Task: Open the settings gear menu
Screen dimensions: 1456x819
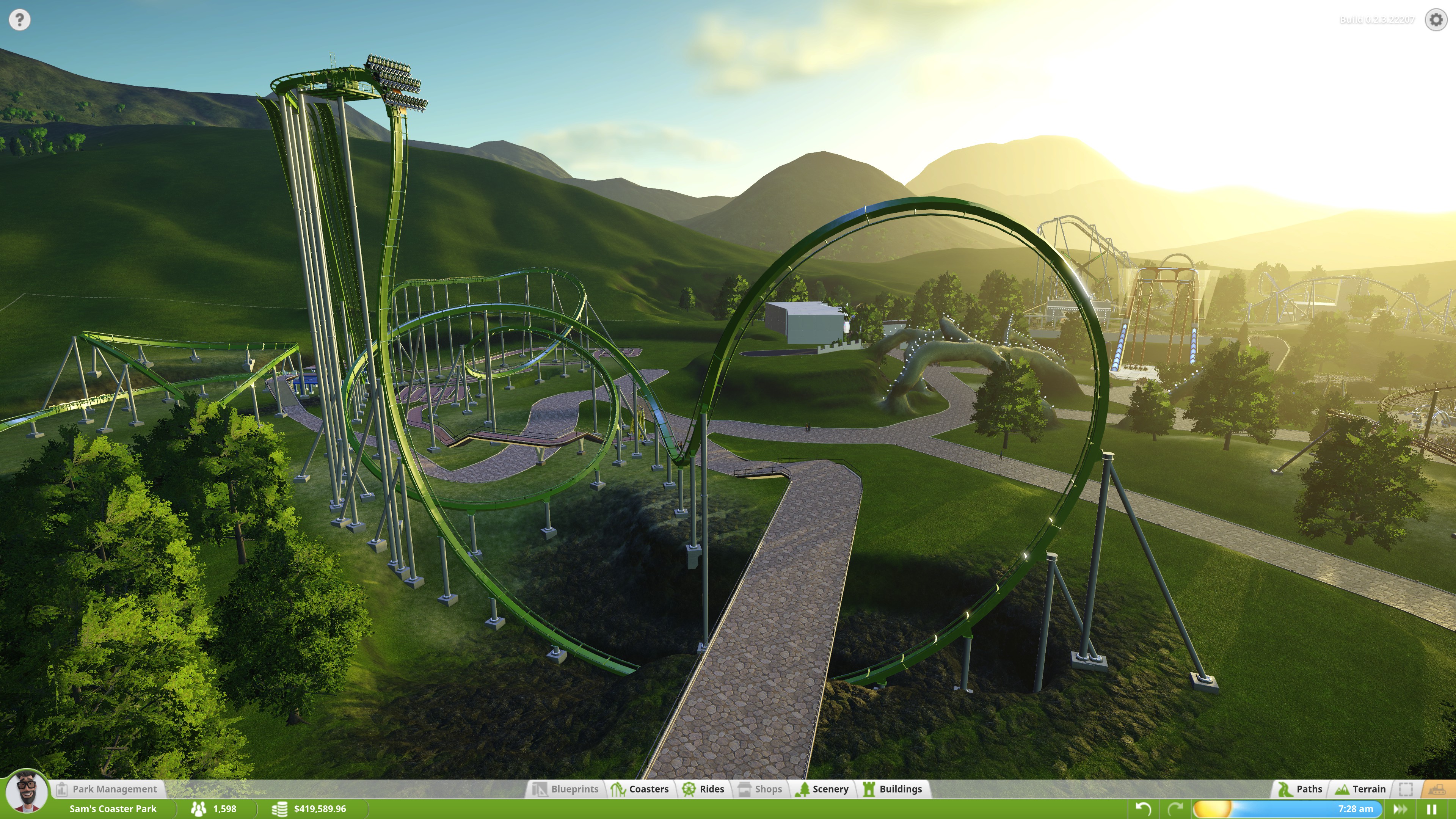Action: point(1436,20)
